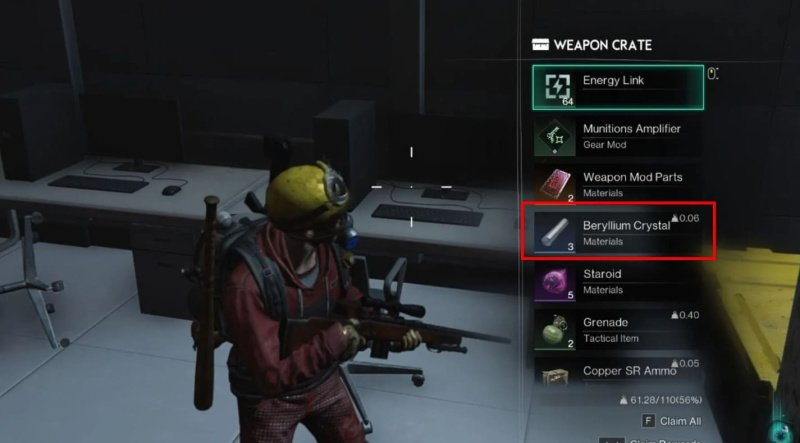Take the Weapon Mod Parts materials
The image size is (800, 443).
(617, 184)
